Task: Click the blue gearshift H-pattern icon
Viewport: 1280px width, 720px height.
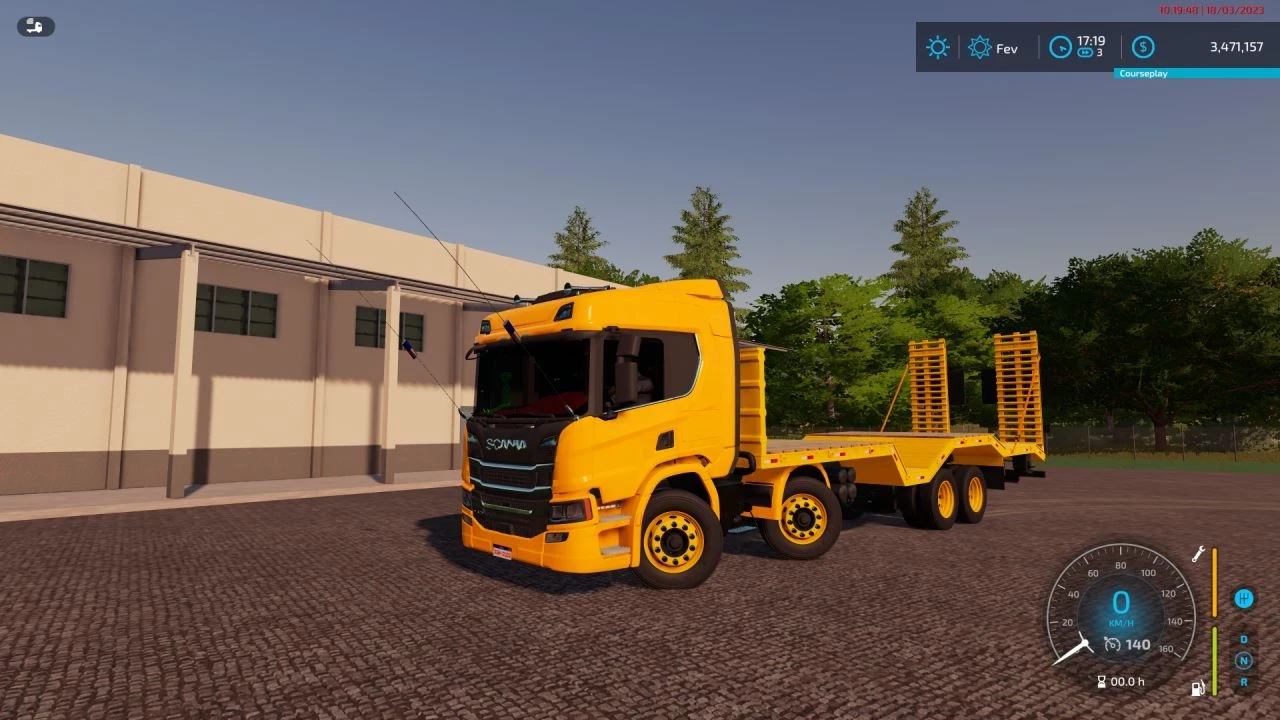Action: tap(1243, 598)
